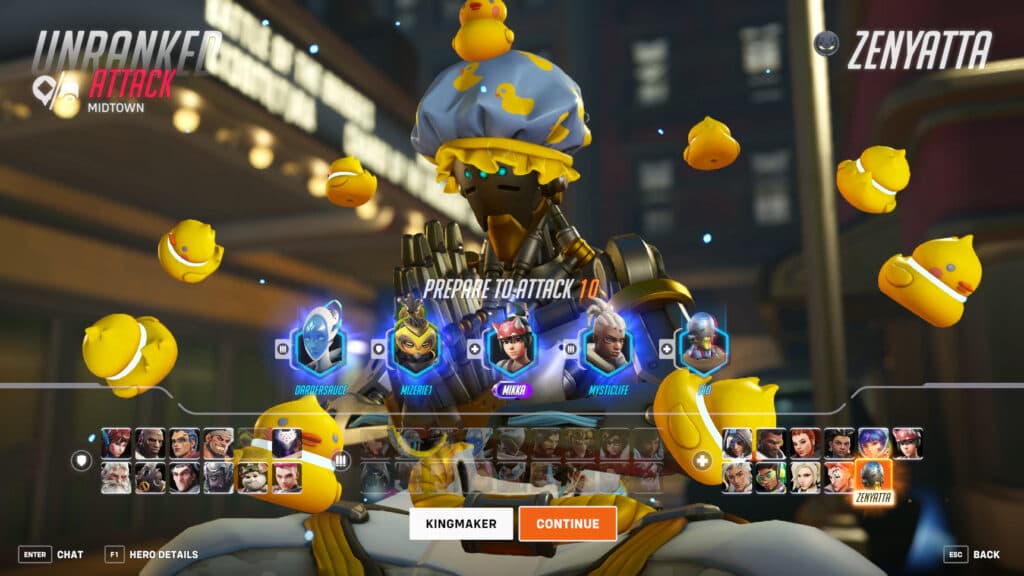Select Juno's hero portrait
The height and width of the screenshot is (576, 1024).
tap(873, 443)
